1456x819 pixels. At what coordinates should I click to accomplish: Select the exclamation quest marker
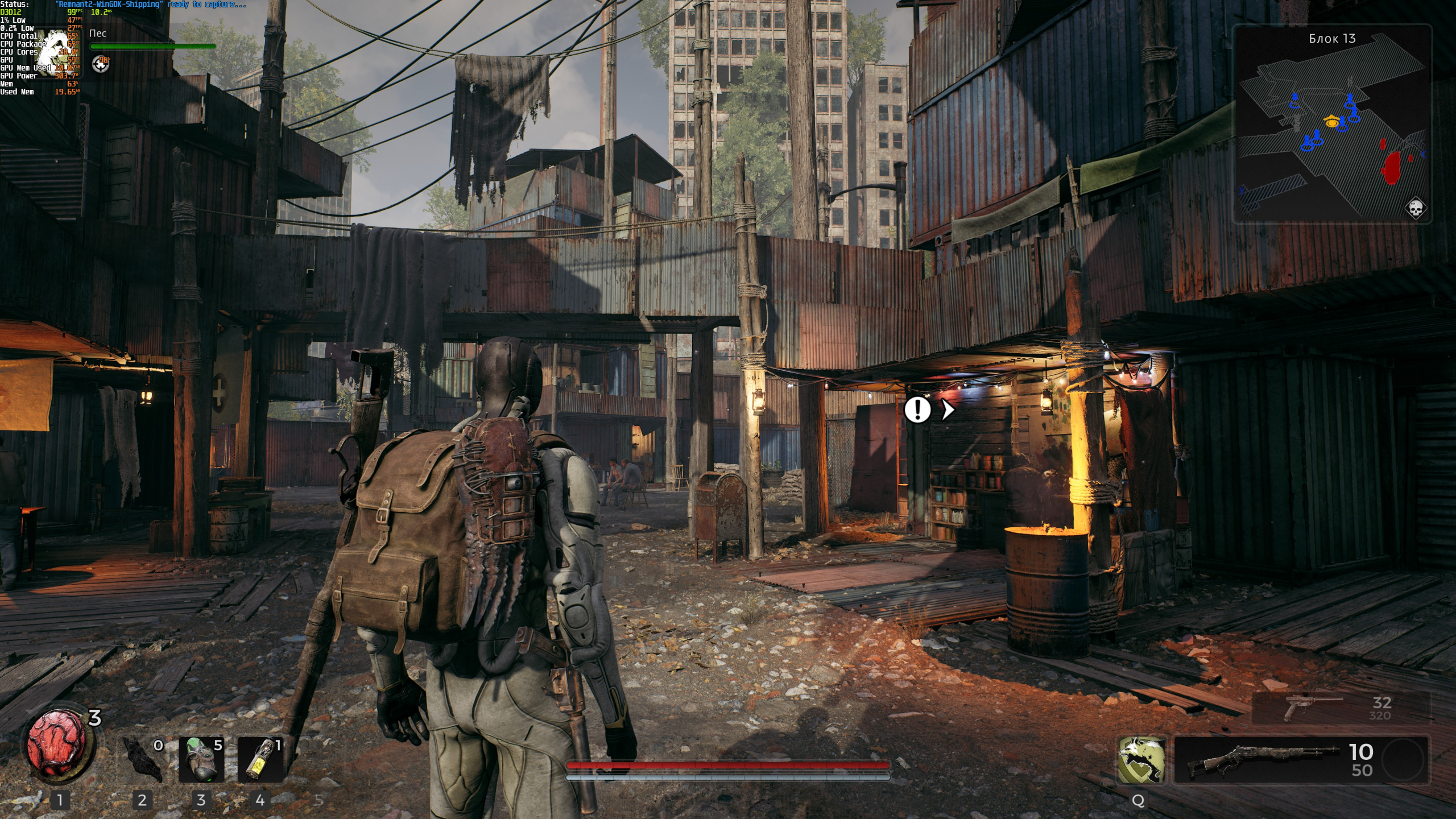tap(917, 409)
